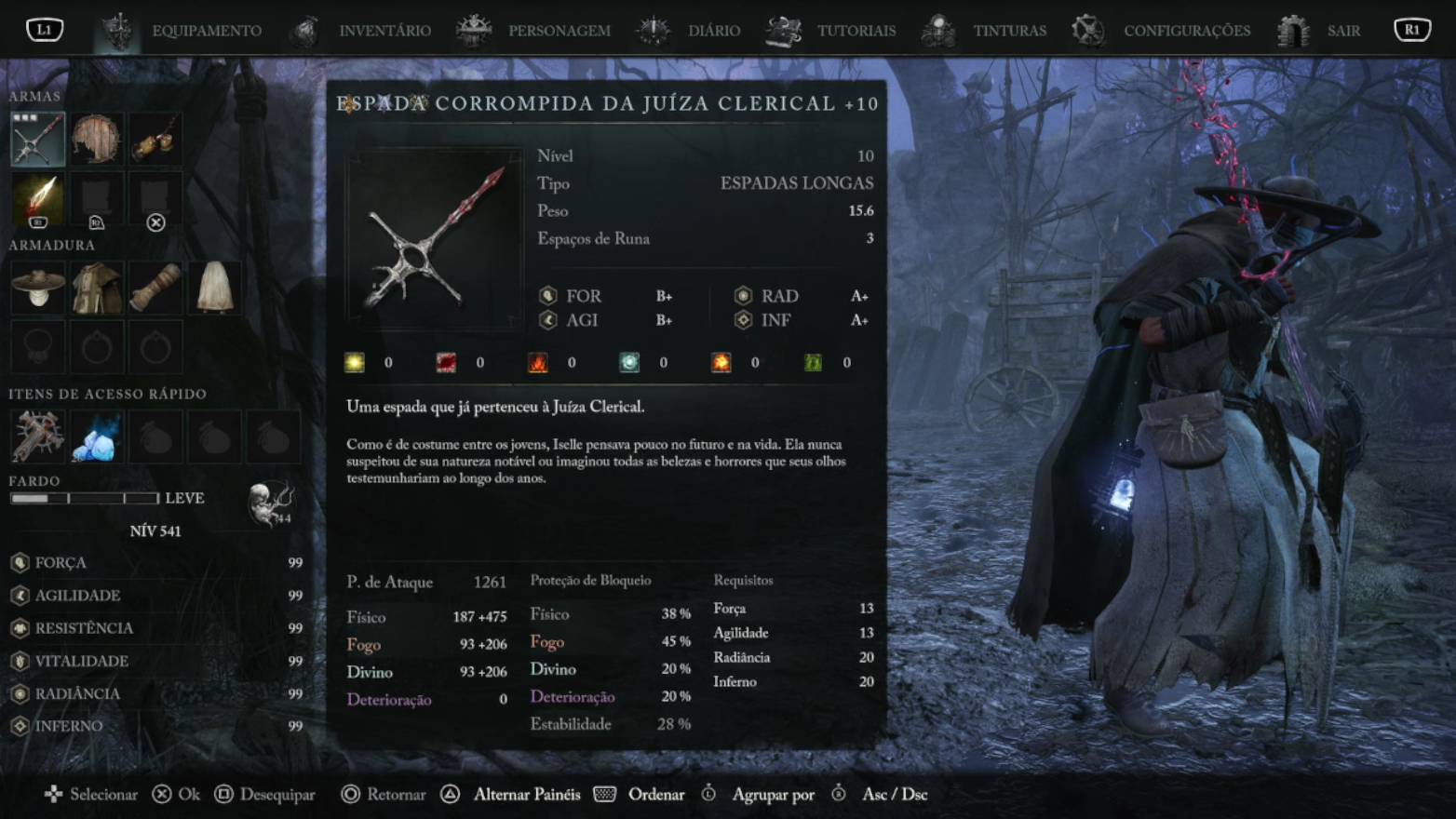Open the Personagem tab

[x=559, y=31]
